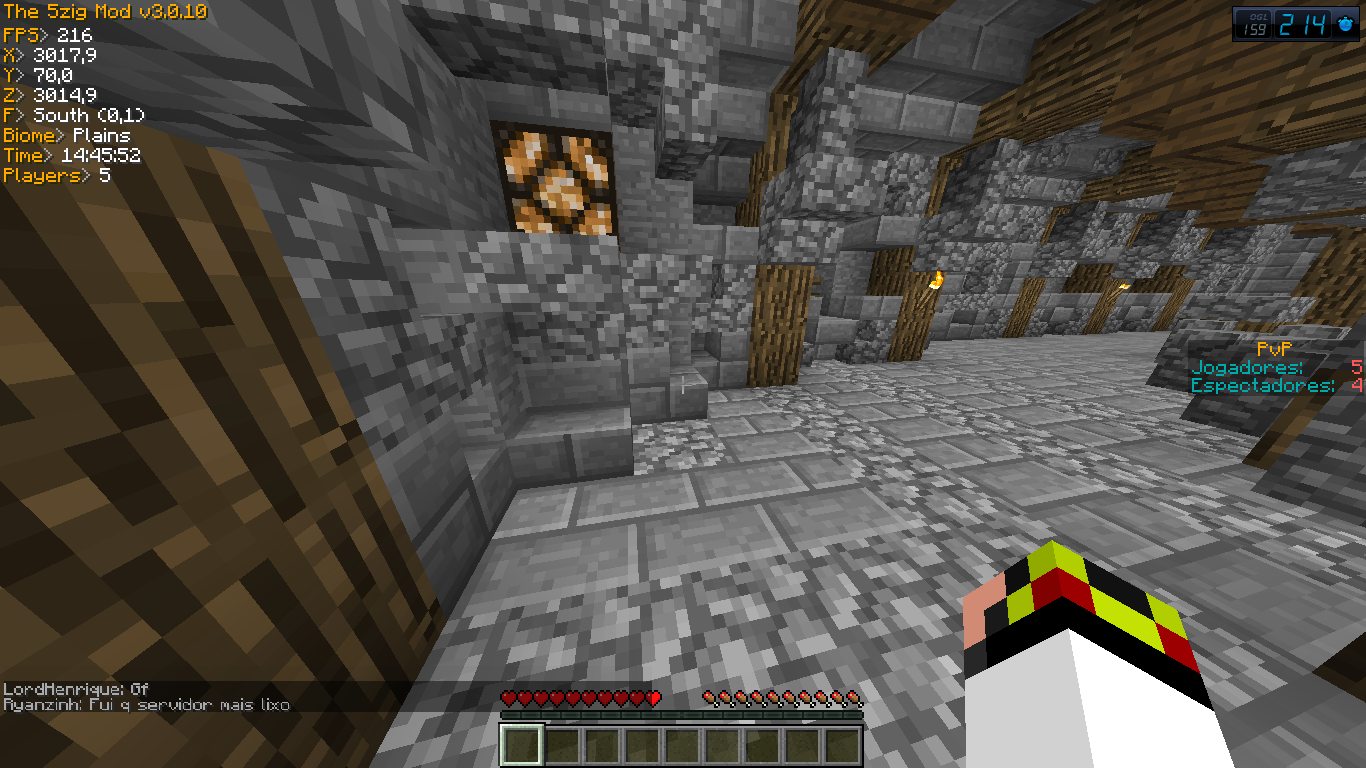The height and width of the screenshot is (768, 1366).
Task: Select the highlighted first hotbar slot
Action: 522,746
